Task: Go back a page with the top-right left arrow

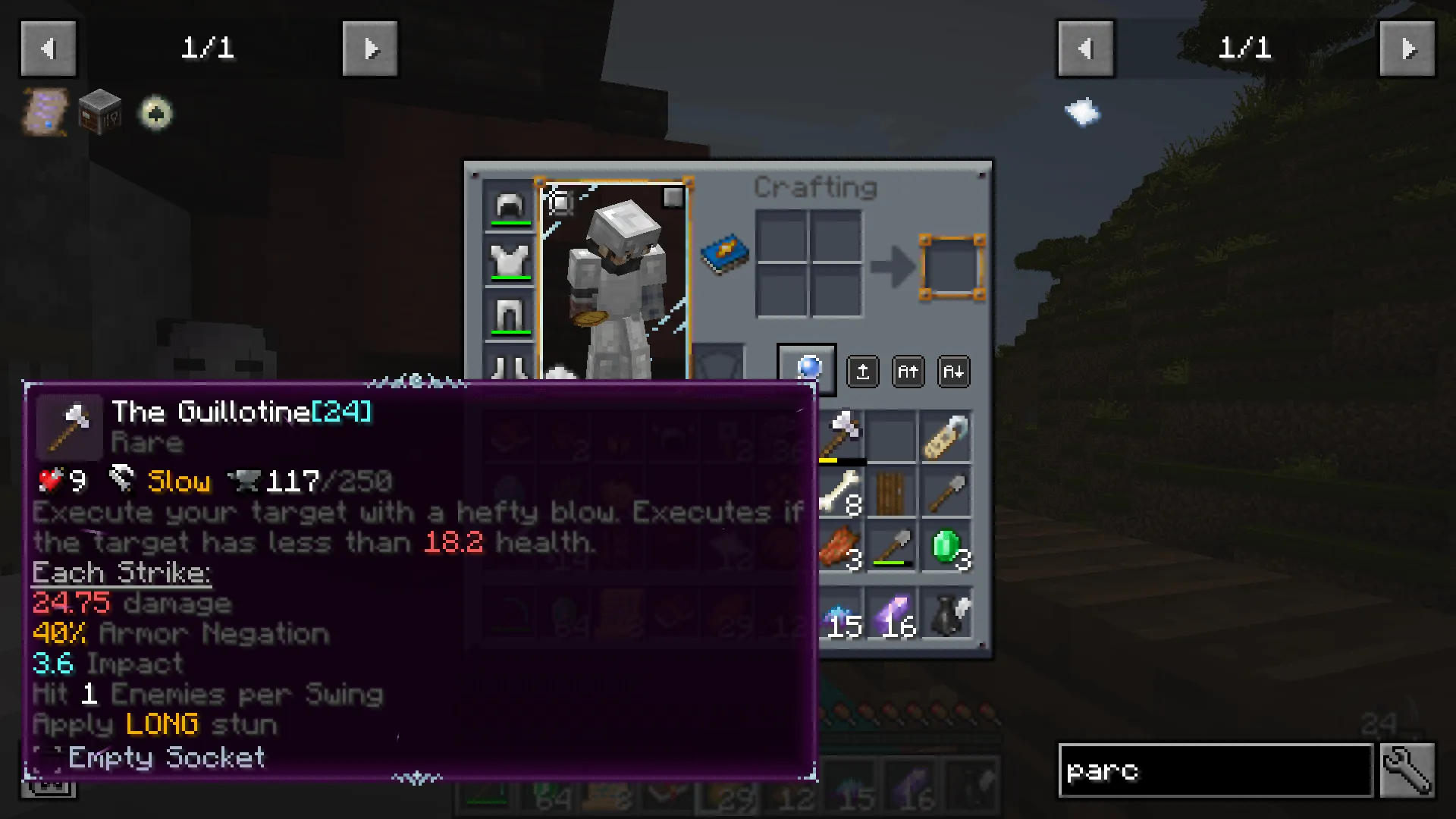Action: 1085,49
